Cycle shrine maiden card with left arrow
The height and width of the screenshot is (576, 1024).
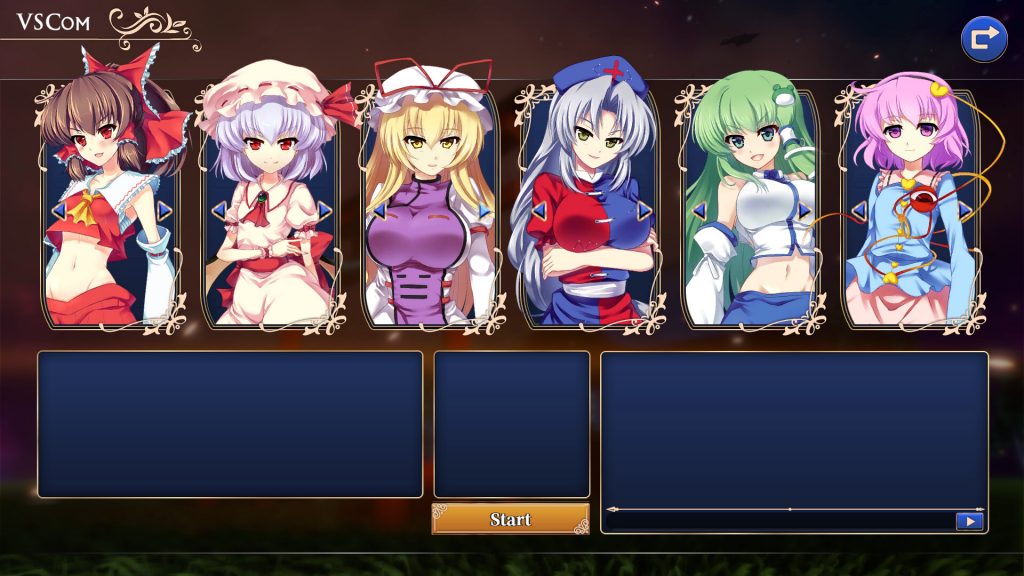click(58, 210)
